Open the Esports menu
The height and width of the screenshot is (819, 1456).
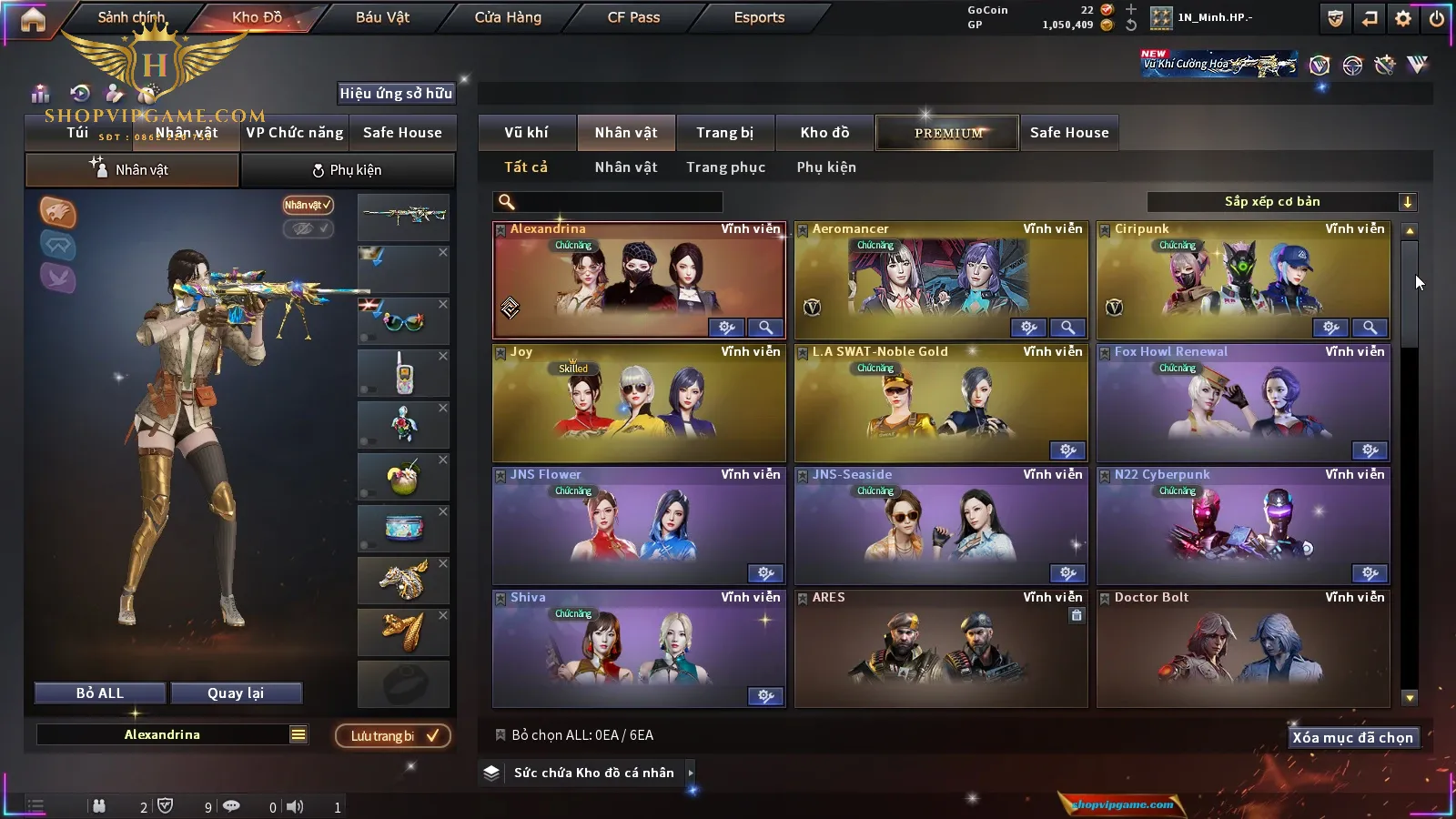point(759,17)
